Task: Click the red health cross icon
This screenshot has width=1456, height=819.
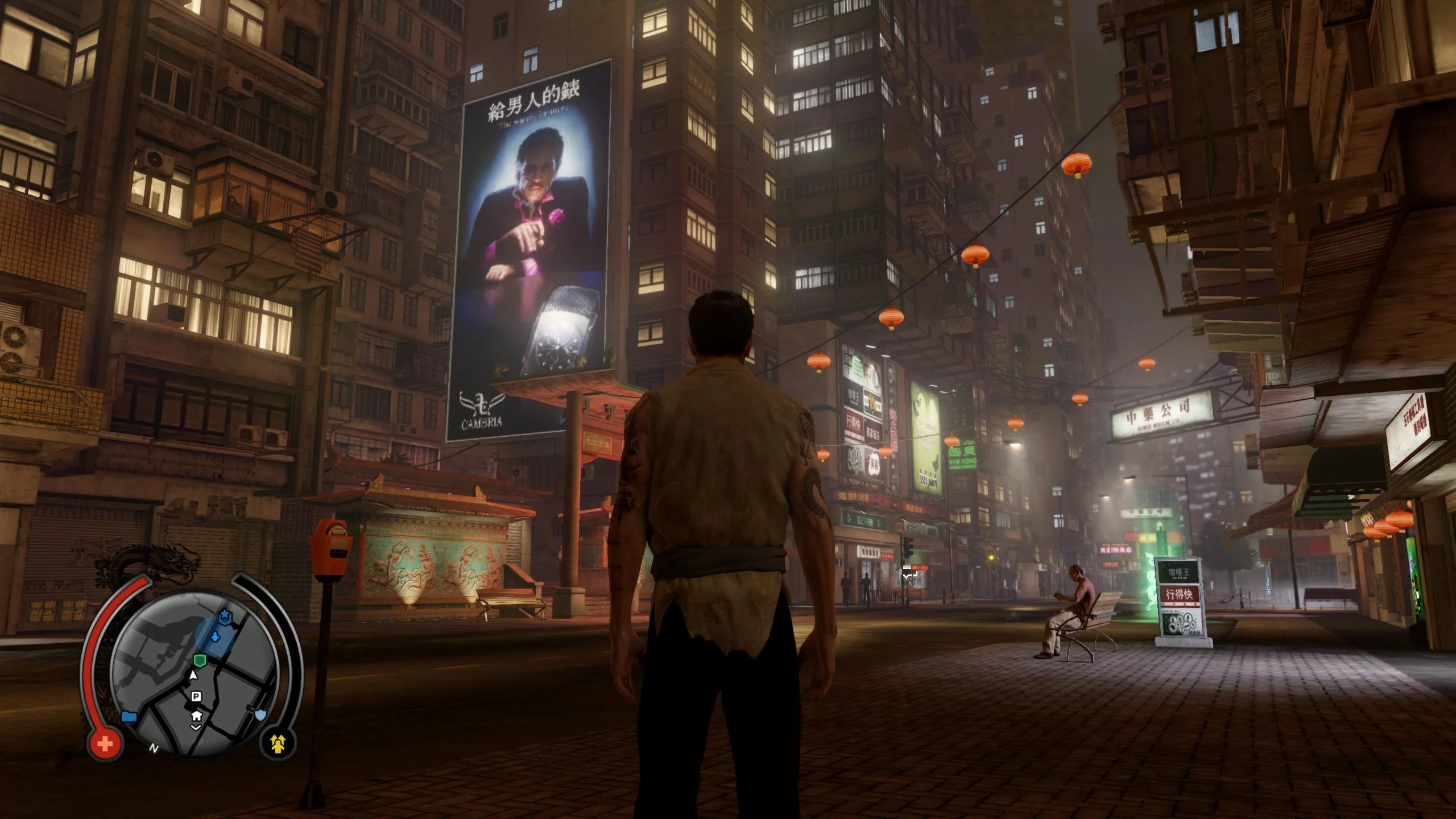Action: click(105, 743)
